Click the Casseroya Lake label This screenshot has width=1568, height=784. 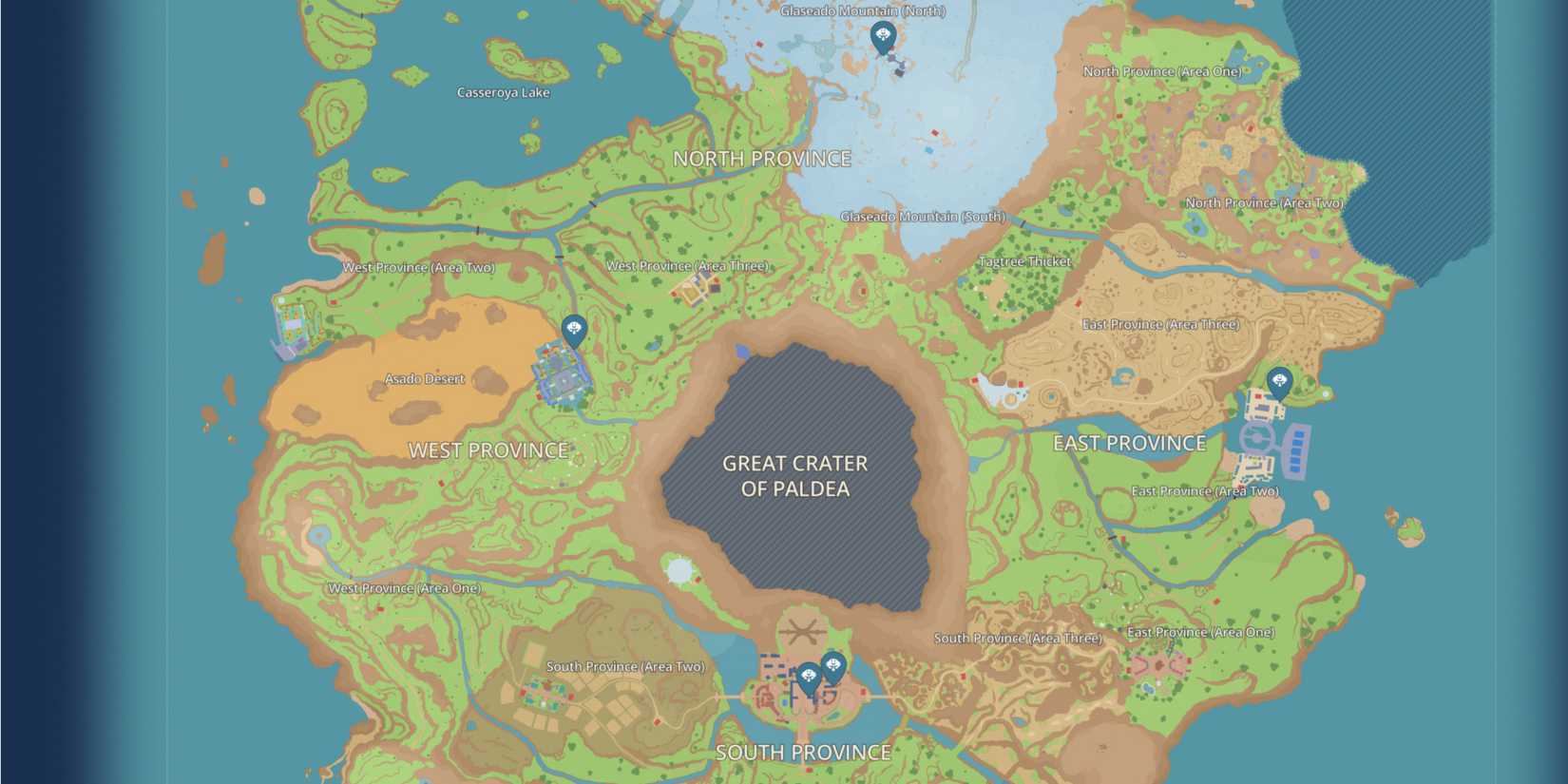coord(503,92)
